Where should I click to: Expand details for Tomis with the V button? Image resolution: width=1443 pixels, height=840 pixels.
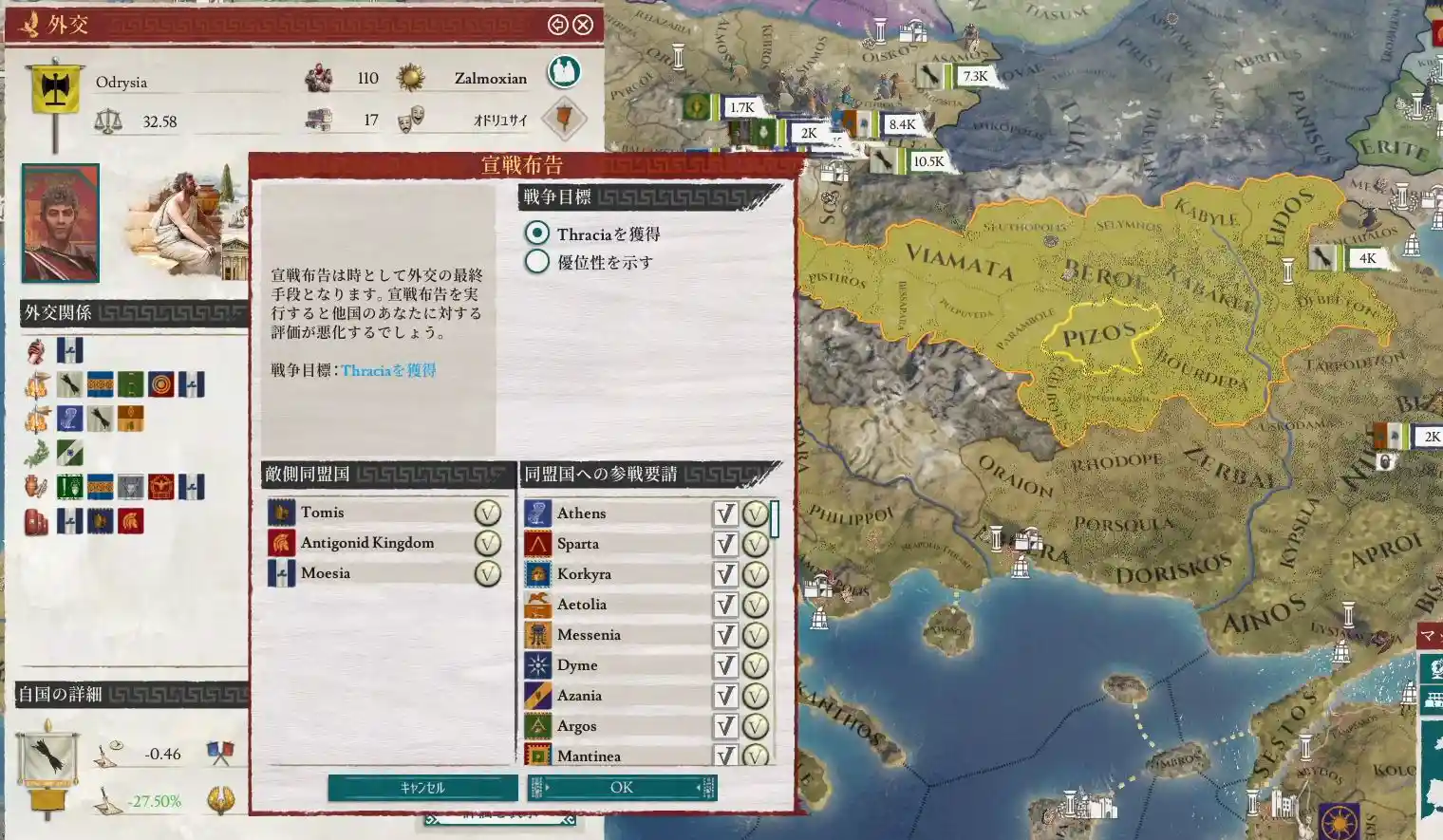pos(486,512)
